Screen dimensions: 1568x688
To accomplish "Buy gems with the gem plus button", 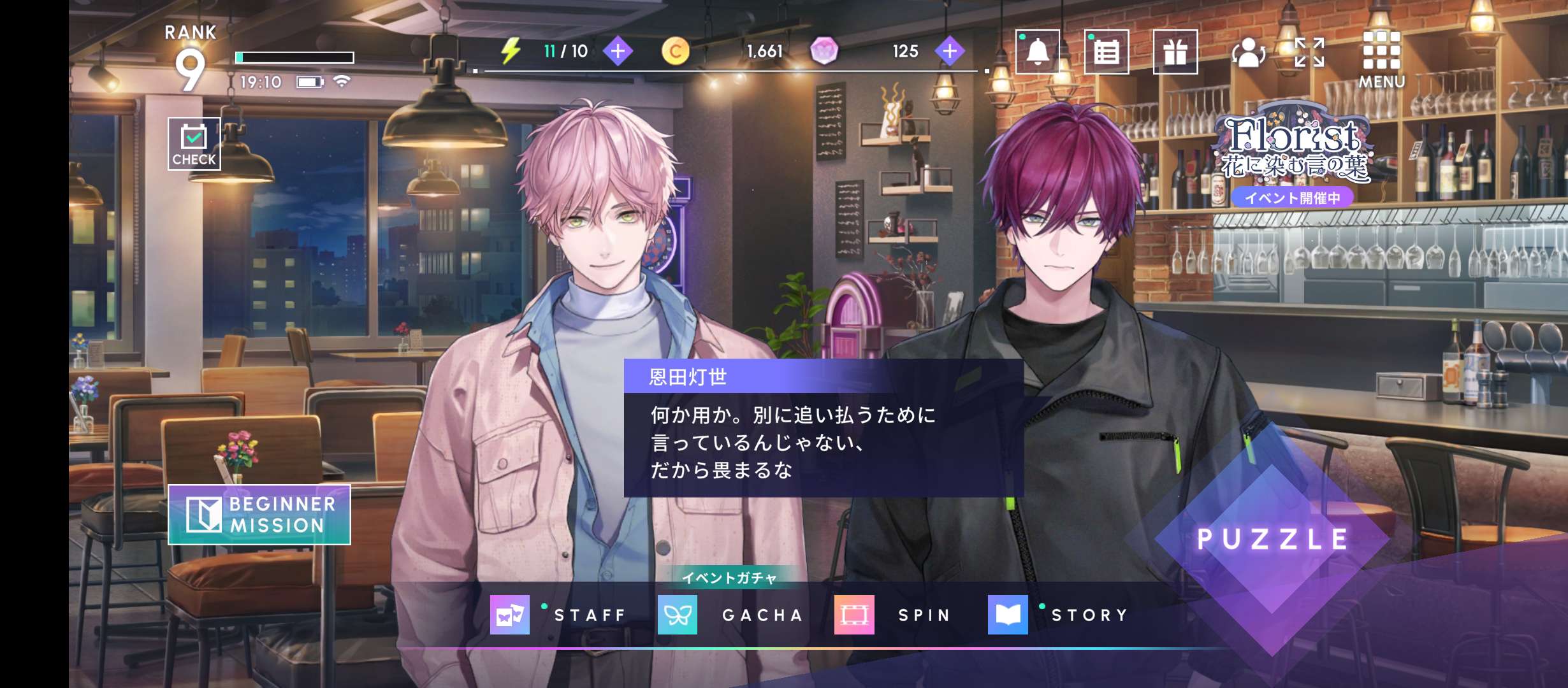I will pyautogui.click(x=950, y=51).
